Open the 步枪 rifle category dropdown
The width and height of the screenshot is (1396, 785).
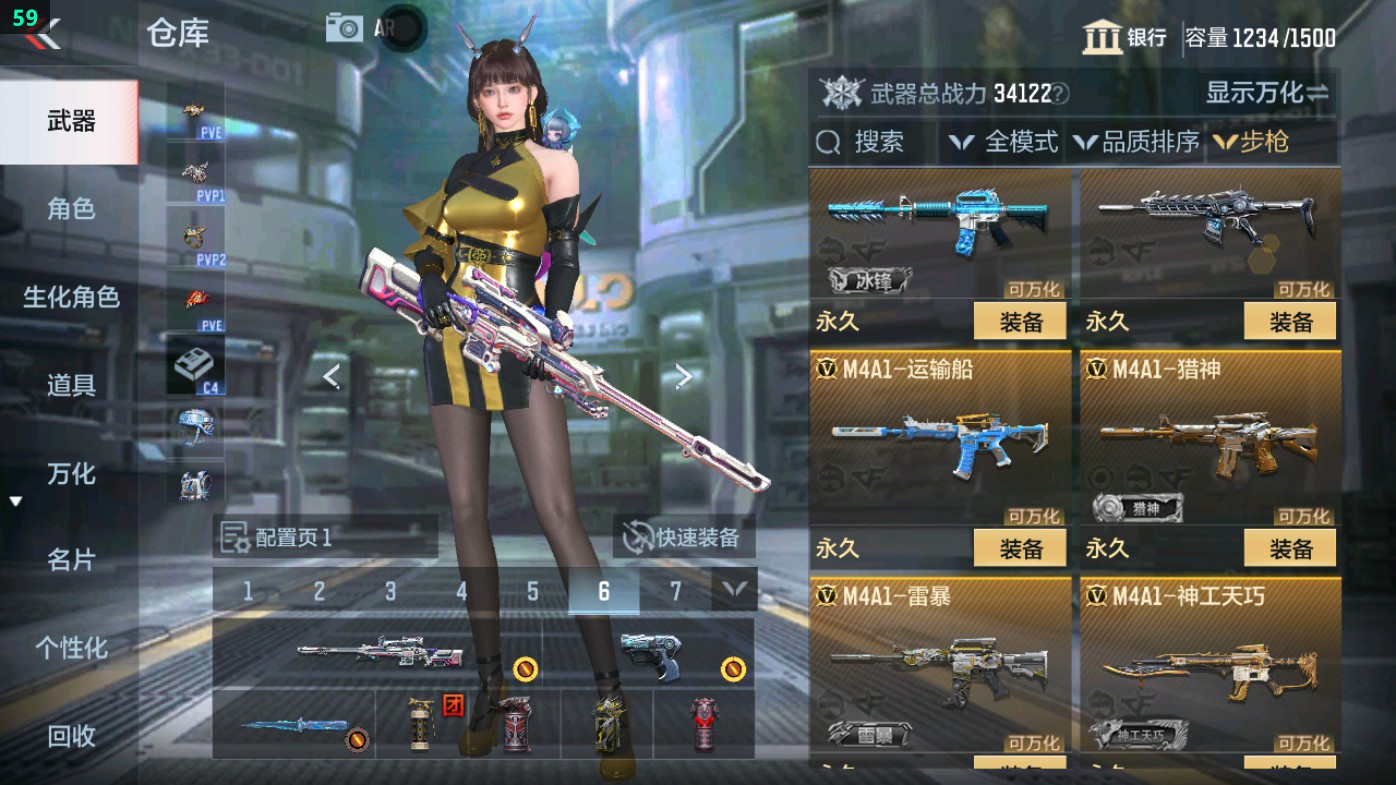[1255, 142]
